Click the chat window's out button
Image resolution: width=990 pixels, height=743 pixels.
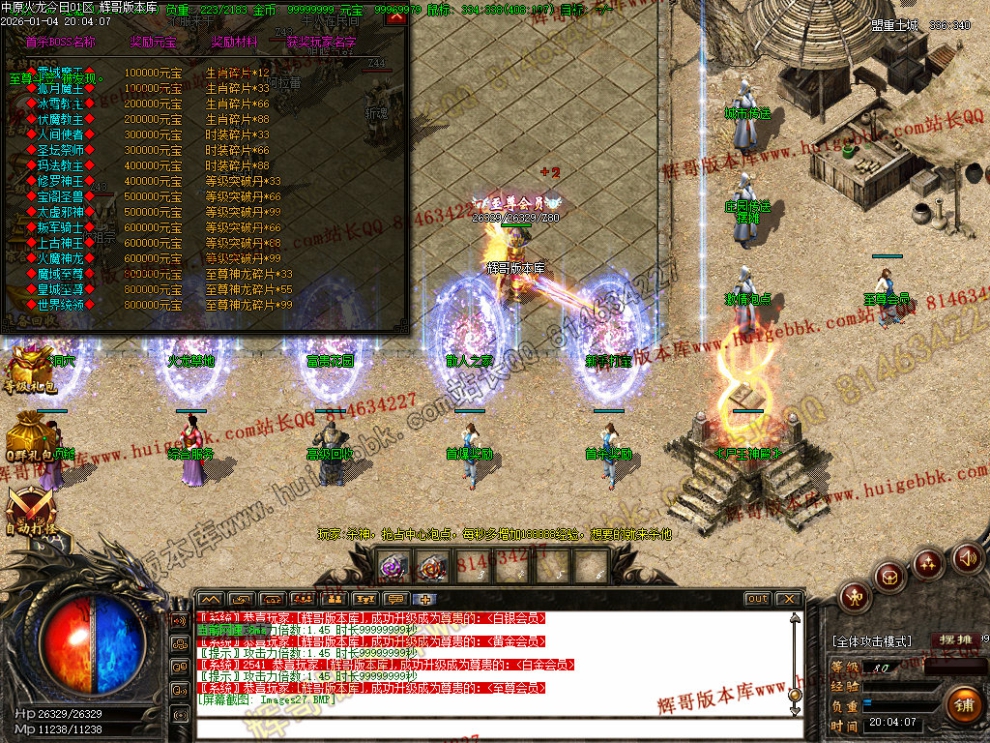click(757, 599)
